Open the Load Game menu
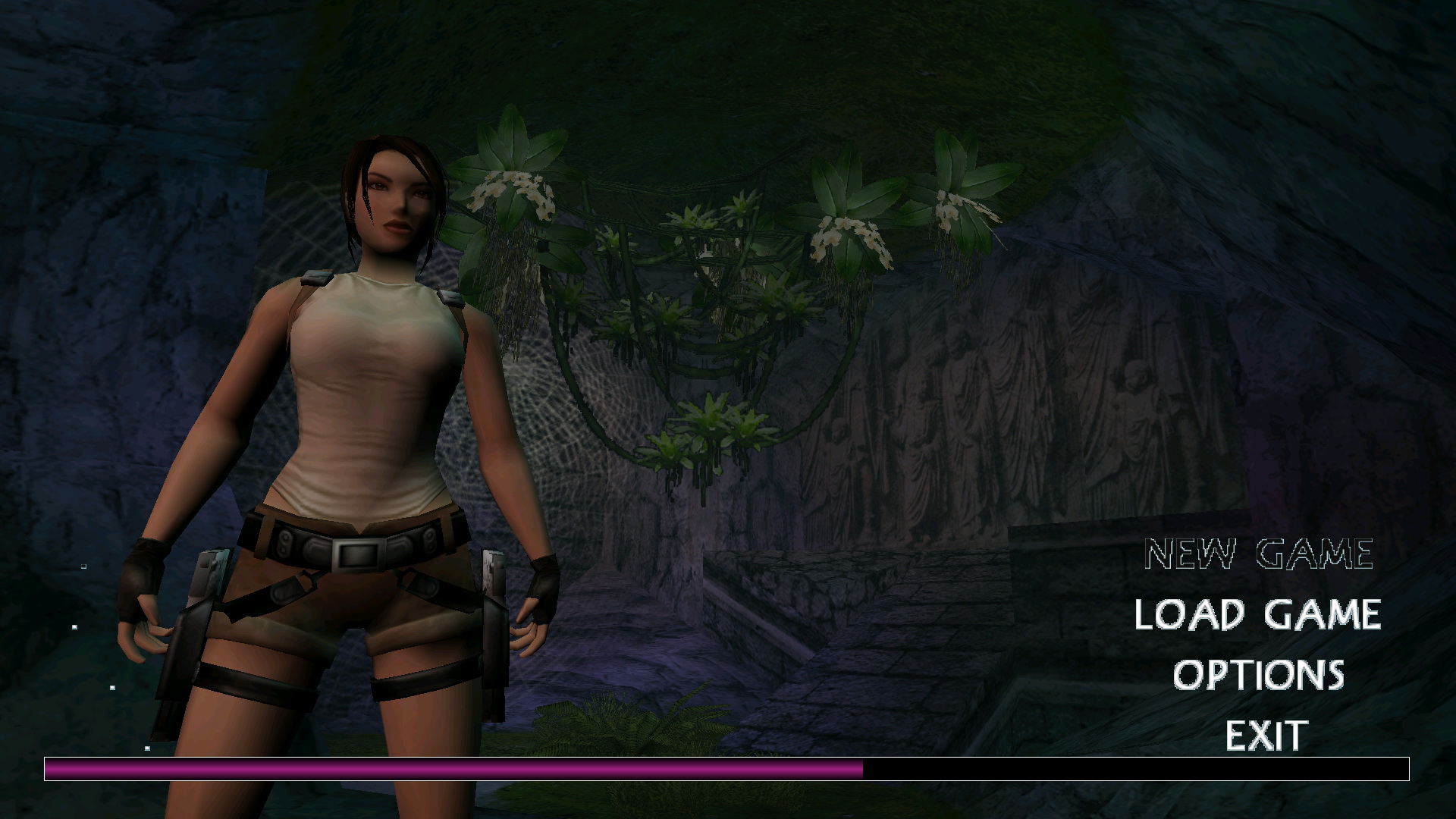The image size is (1456, 819). pos(1257,614)
